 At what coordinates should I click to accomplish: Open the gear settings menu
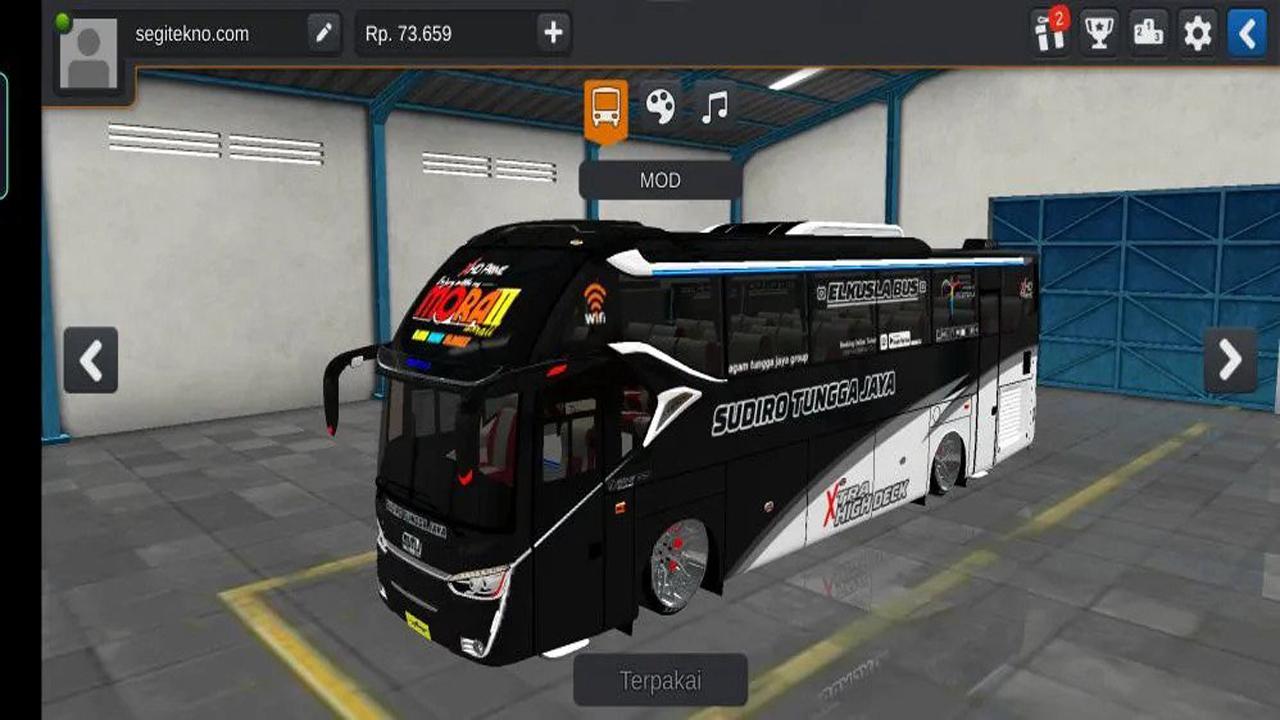pyautogui.click(x=1197, y=33)
